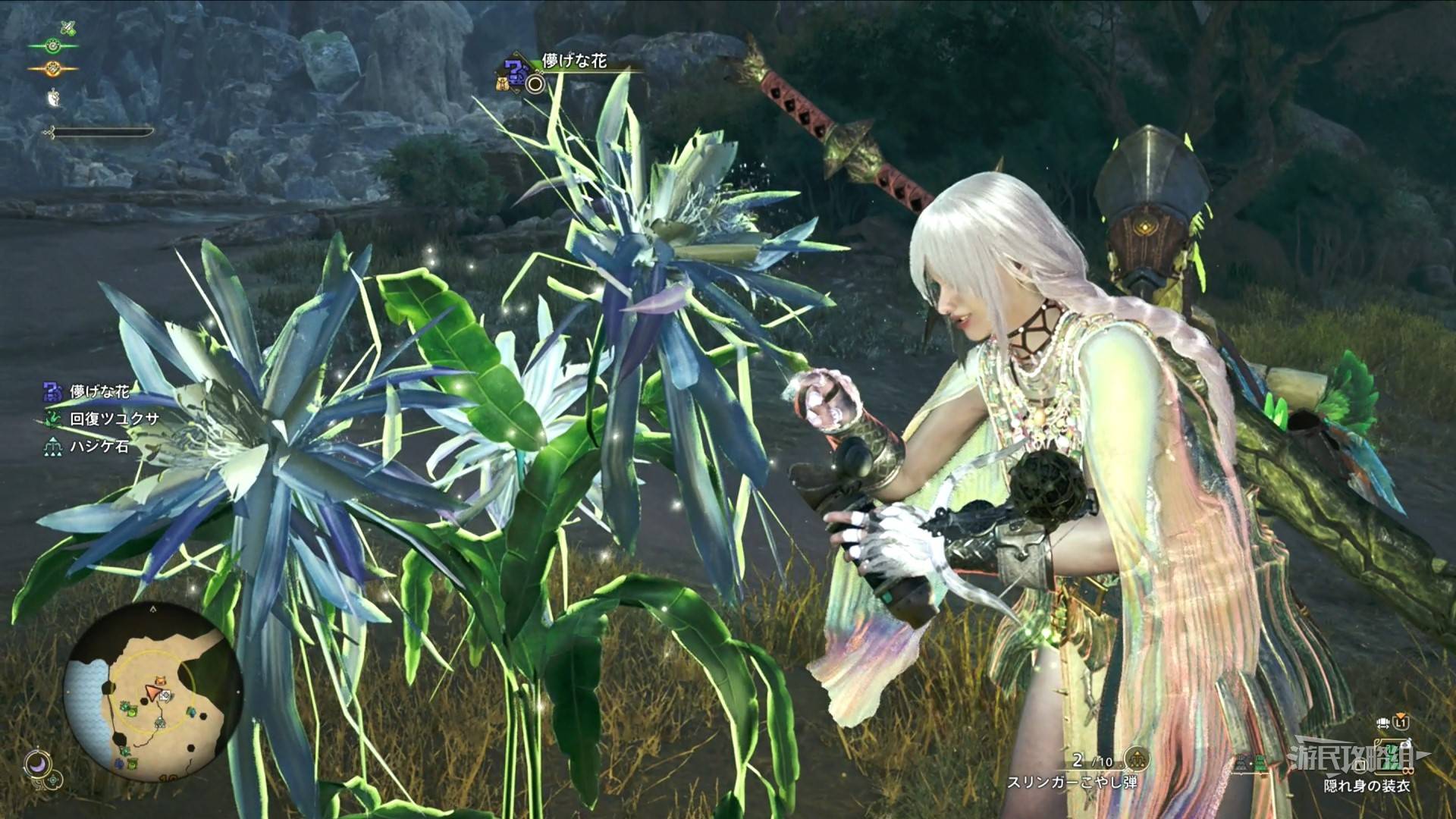Click the Seikret whistle icon top-left
Viewport: 1456px width, 819px height.
(53, 97)
